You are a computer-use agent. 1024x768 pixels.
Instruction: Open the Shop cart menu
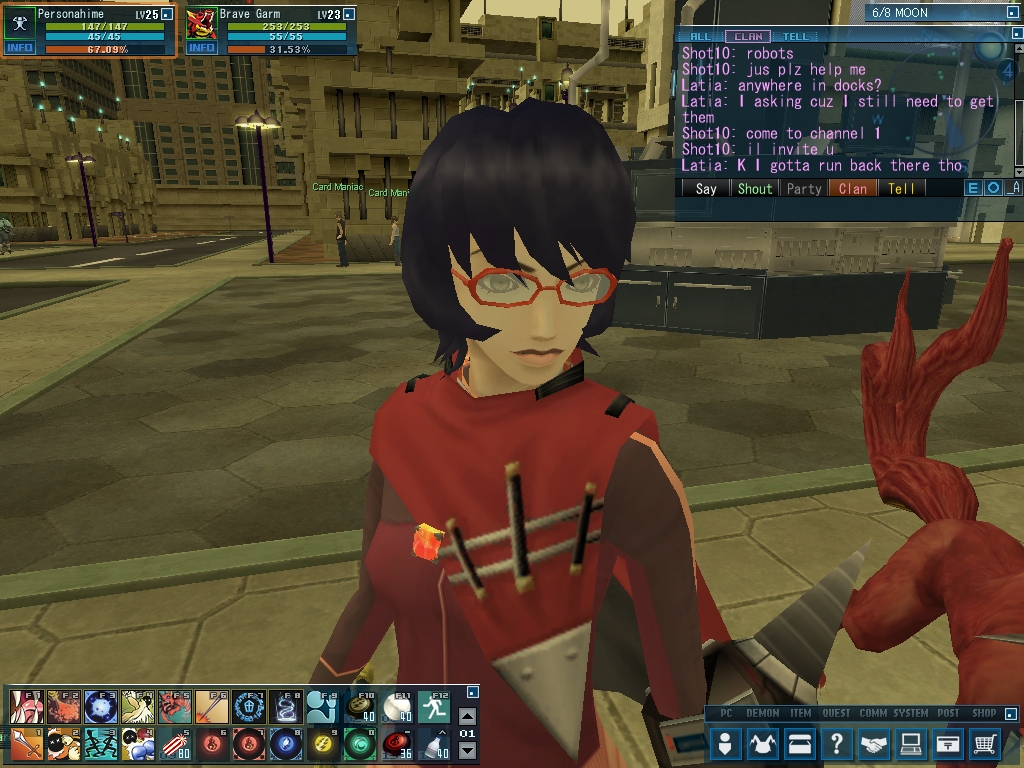[985, 744]
